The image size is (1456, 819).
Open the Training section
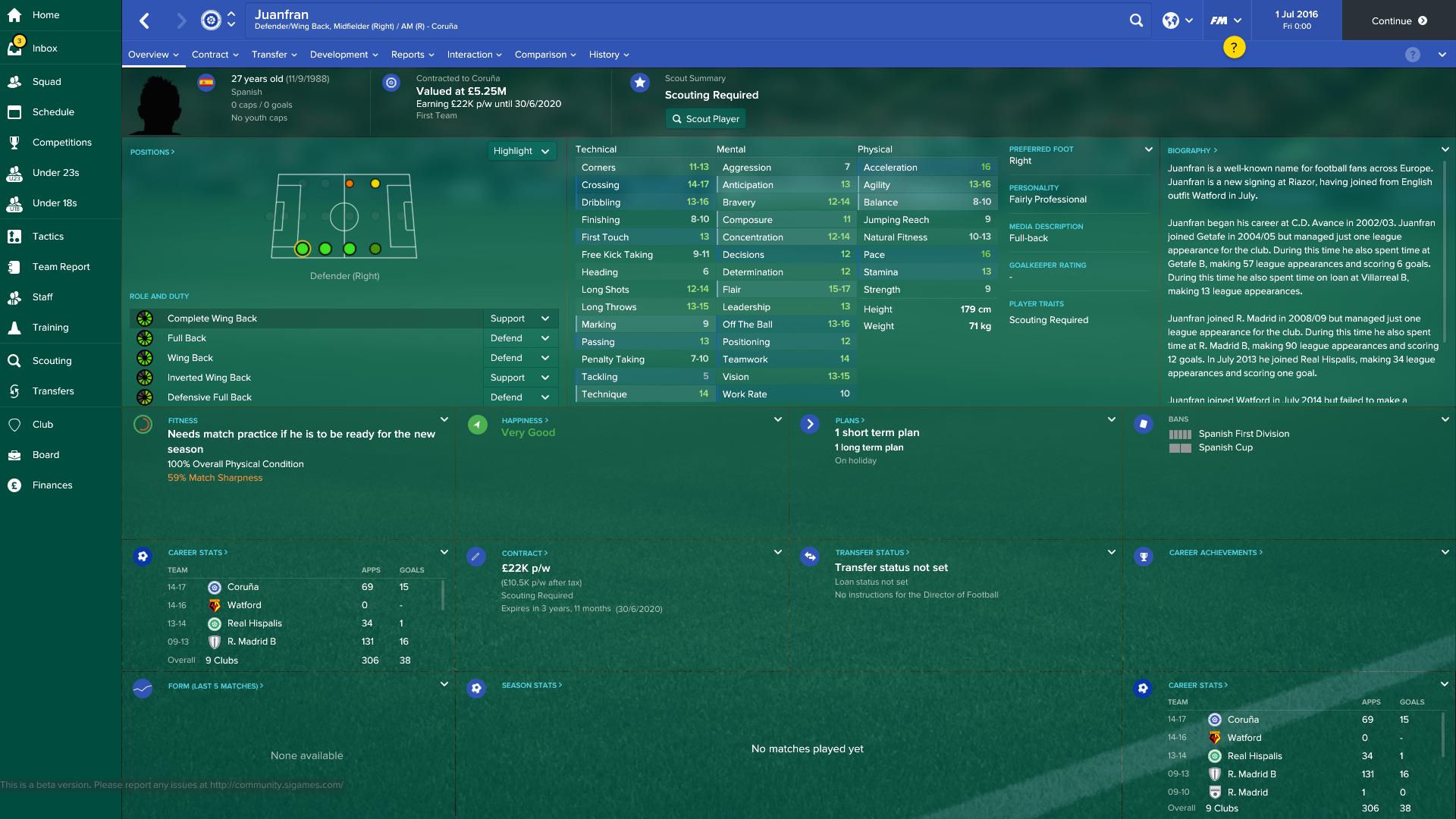[x=50, y=327]
